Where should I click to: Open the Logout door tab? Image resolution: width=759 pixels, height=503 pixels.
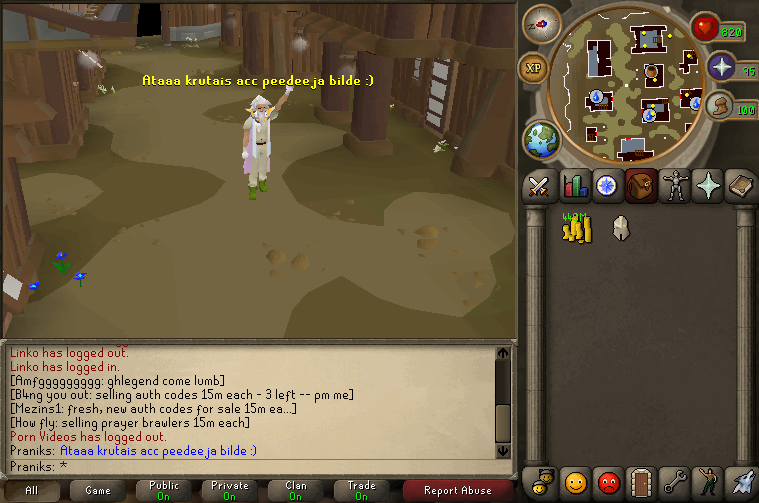pos(641,483)
